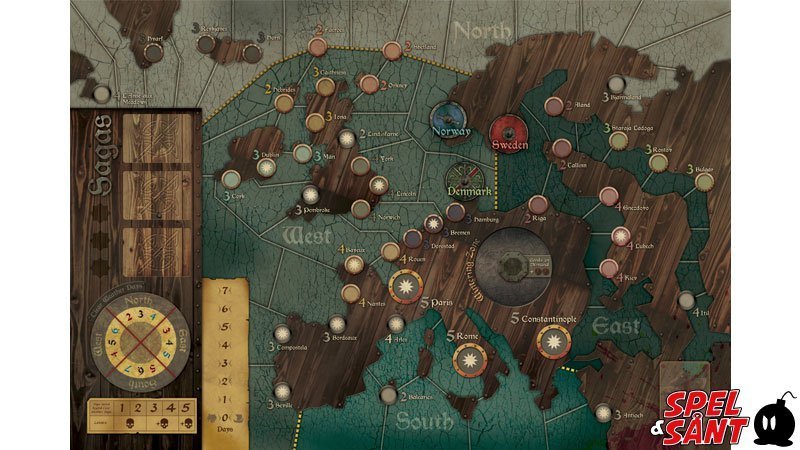Choose the Riga town marker
Image resolution: width=800 pixels, height=450 pixels.
click(x=538, y=204)
